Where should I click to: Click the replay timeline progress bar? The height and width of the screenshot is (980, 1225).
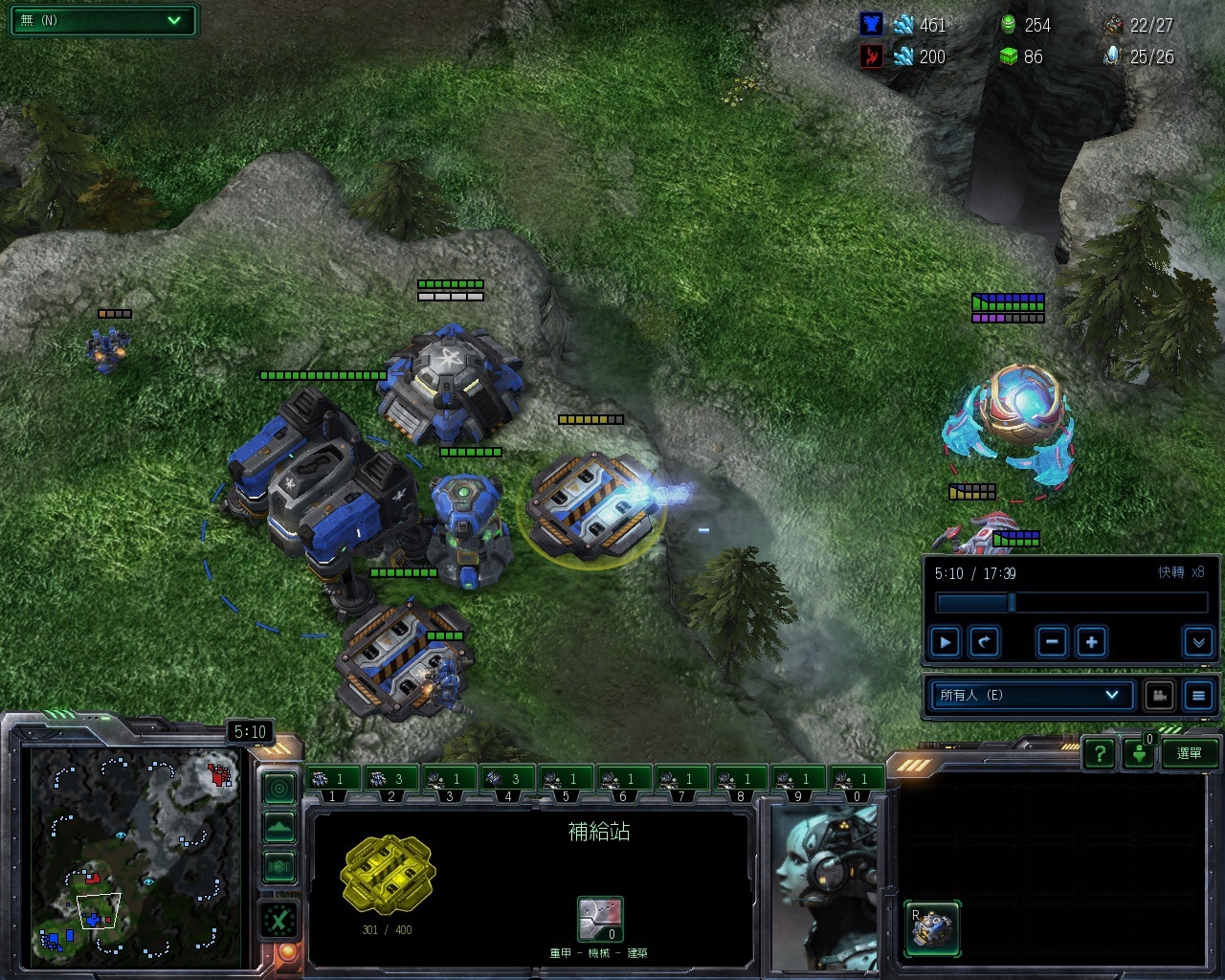point(1071,603)
